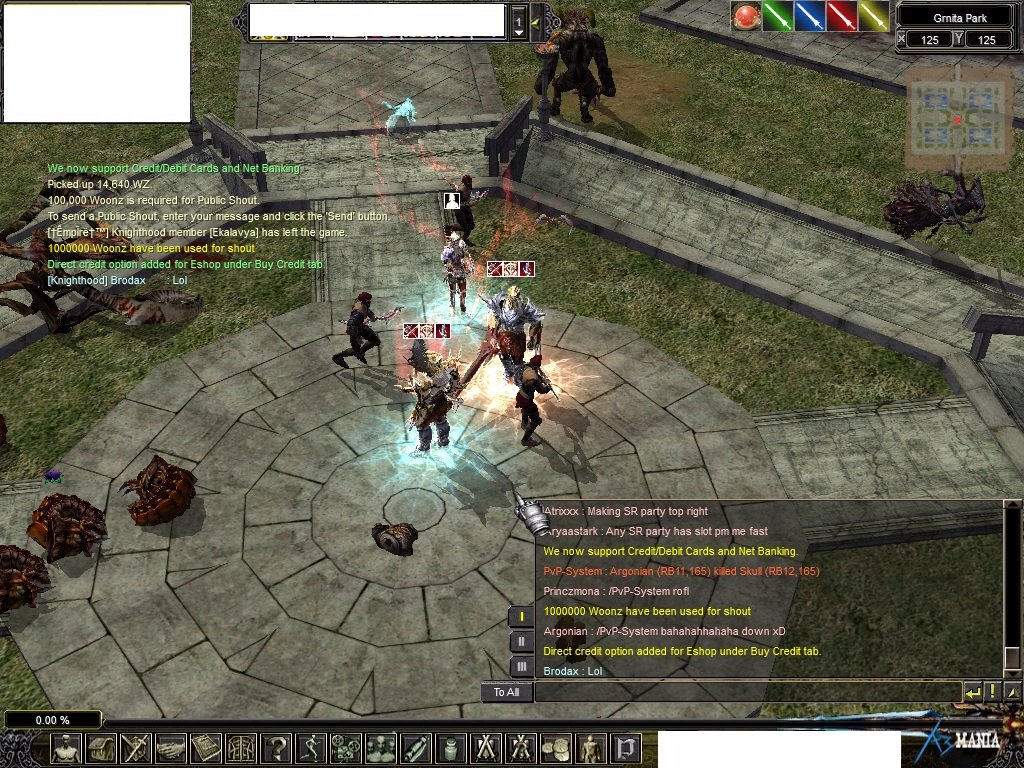Switch to chat tab II

tap(522, 642)
